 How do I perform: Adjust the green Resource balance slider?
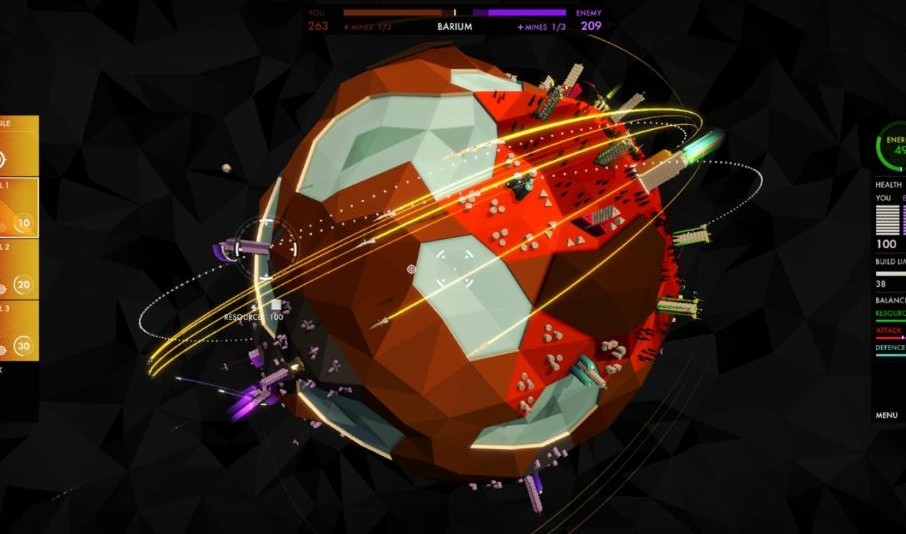(x=890, y=321)
